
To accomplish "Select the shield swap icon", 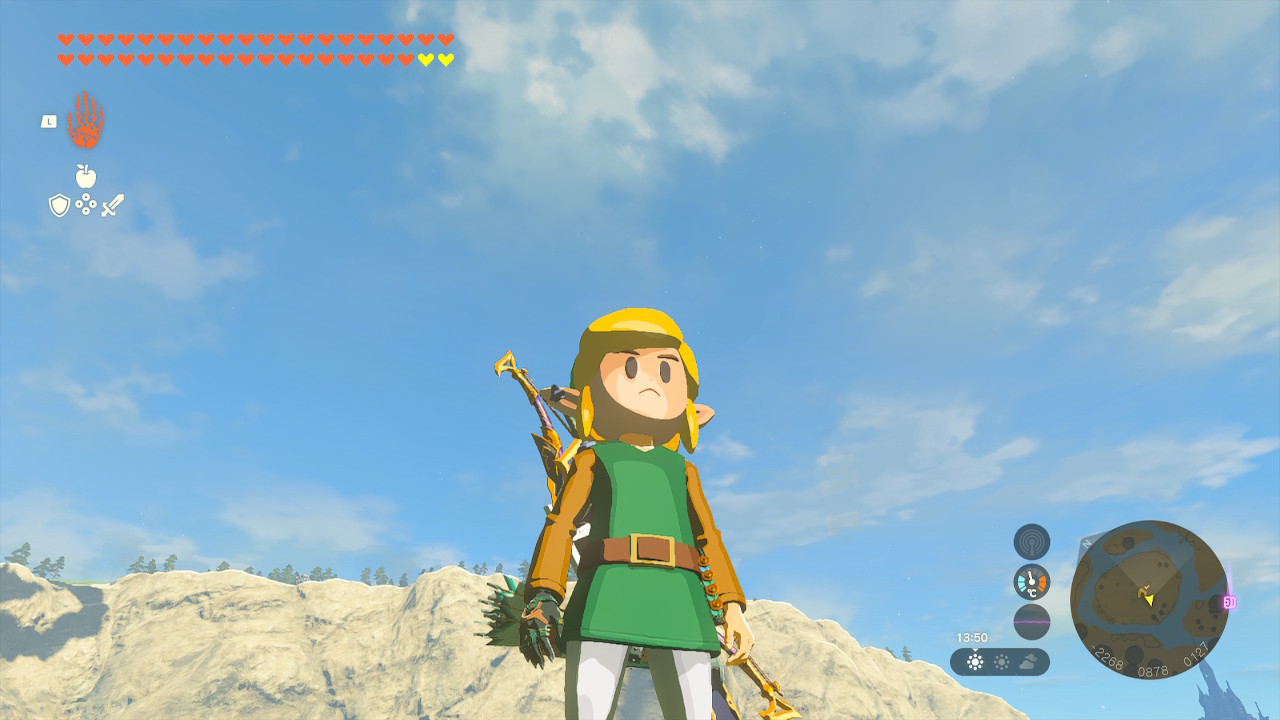I will point(59,203).
